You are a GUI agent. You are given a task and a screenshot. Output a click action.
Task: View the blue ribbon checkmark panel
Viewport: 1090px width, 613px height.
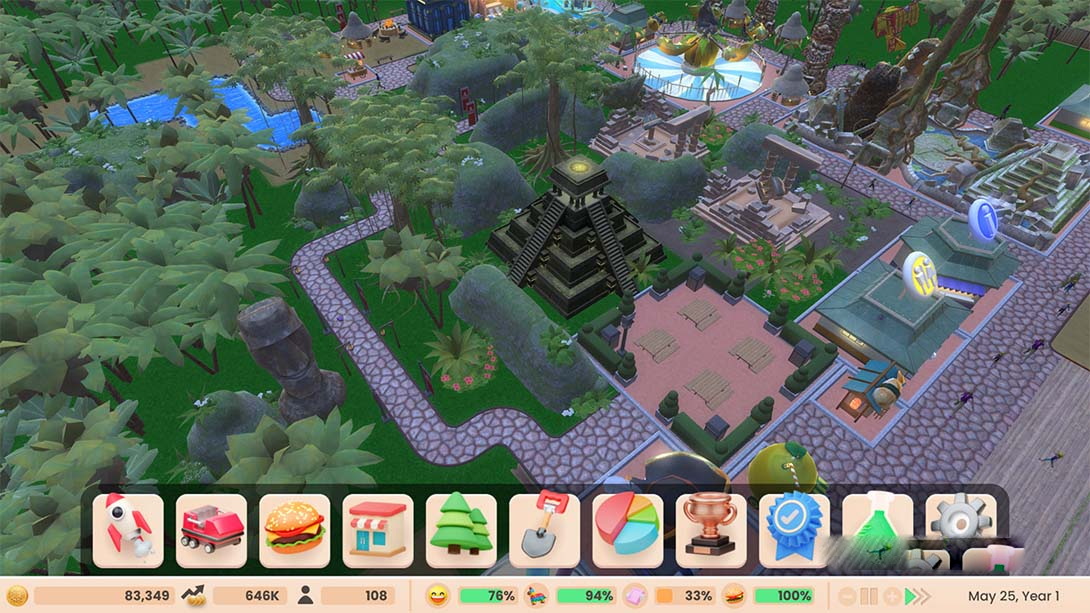[x=794, y=530]
